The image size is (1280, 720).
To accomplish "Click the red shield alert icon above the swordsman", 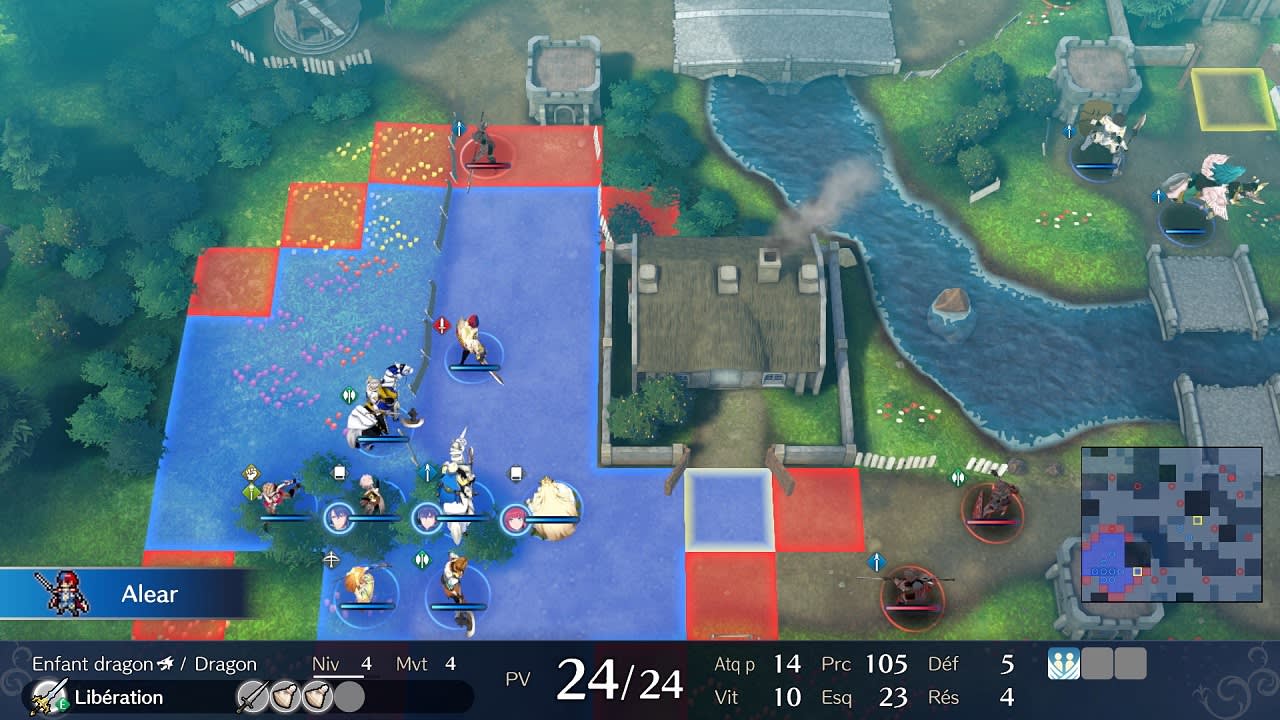I will pyautogui.click(x=441, y=323).
